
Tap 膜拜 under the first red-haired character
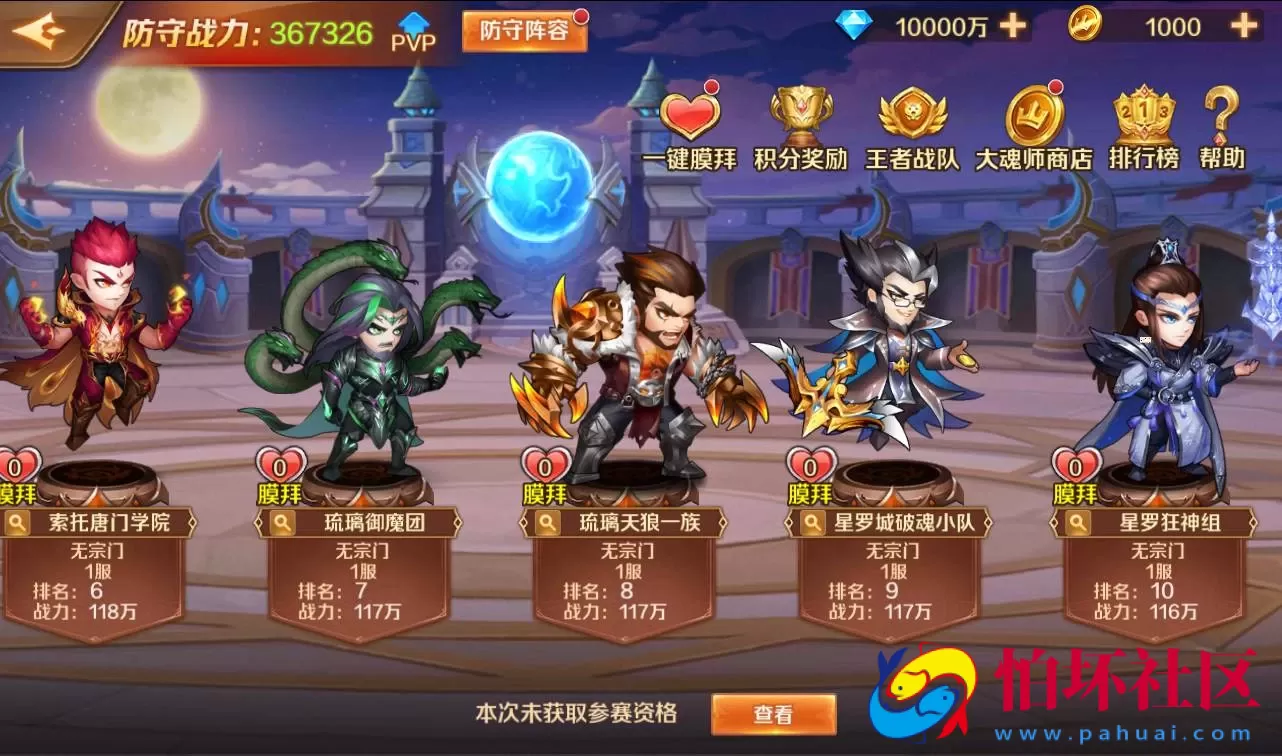[x=17, y=493]
